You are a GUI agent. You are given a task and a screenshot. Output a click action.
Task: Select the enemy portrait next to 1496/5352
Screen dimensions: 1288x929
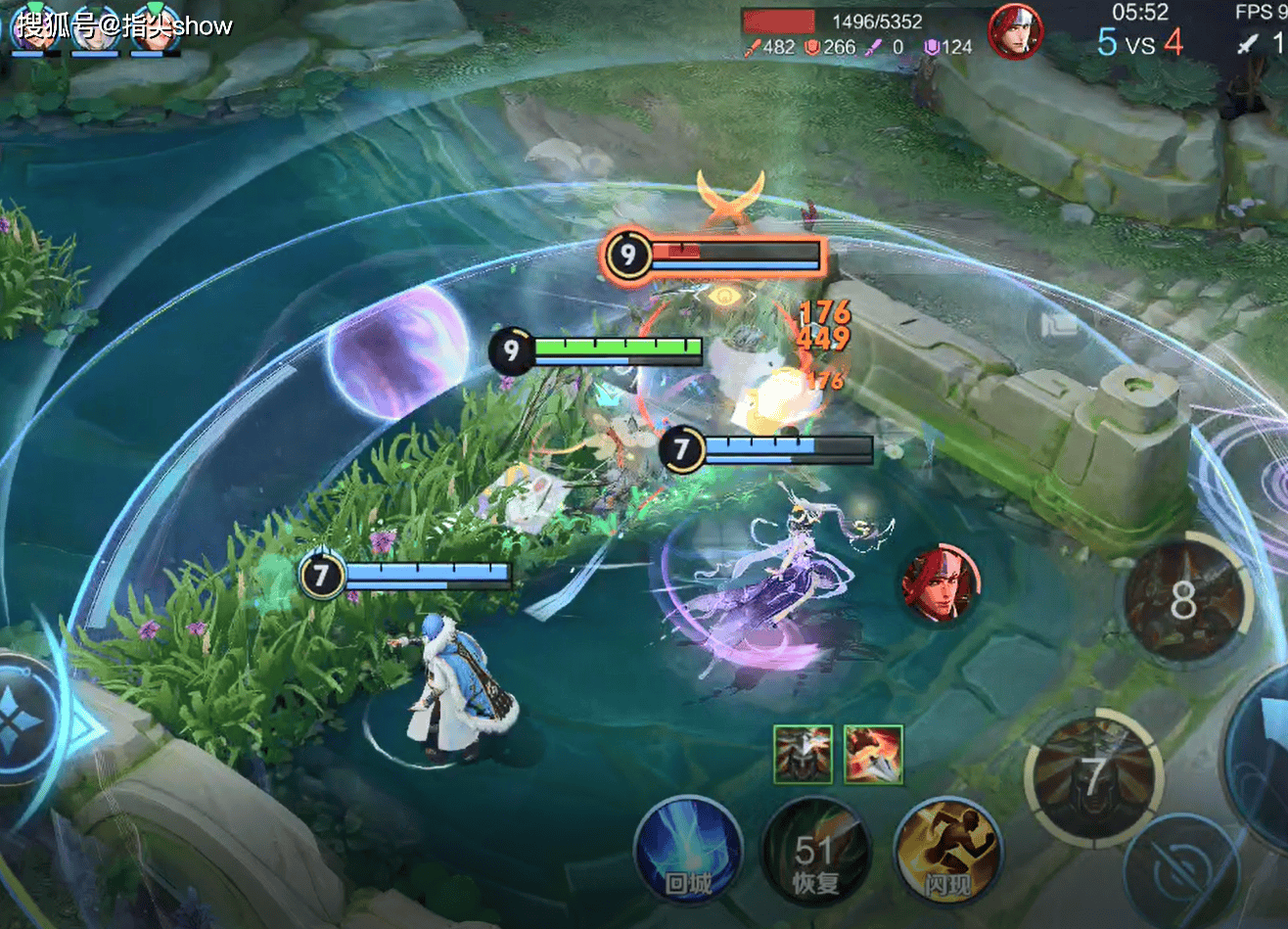click(1015, 31)
